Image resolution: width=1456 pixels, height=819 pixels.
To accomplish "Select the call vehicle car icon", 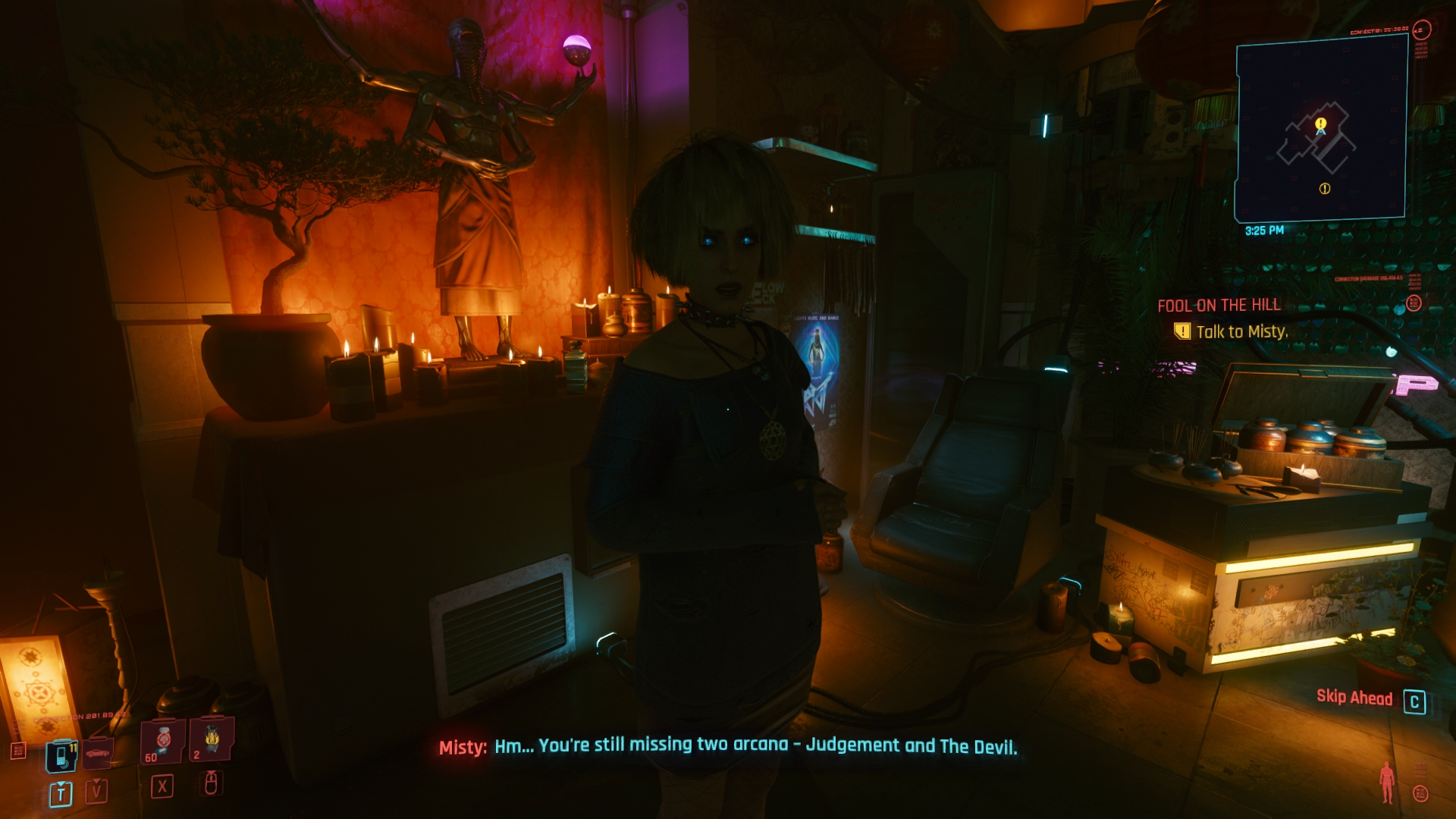I will (x=97, y=753).
